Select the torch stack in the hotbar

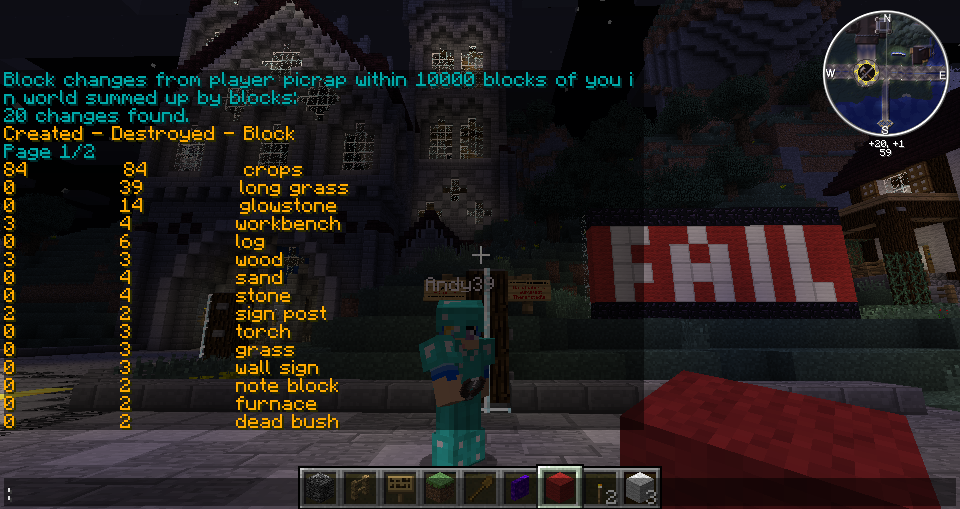[599, 488]
